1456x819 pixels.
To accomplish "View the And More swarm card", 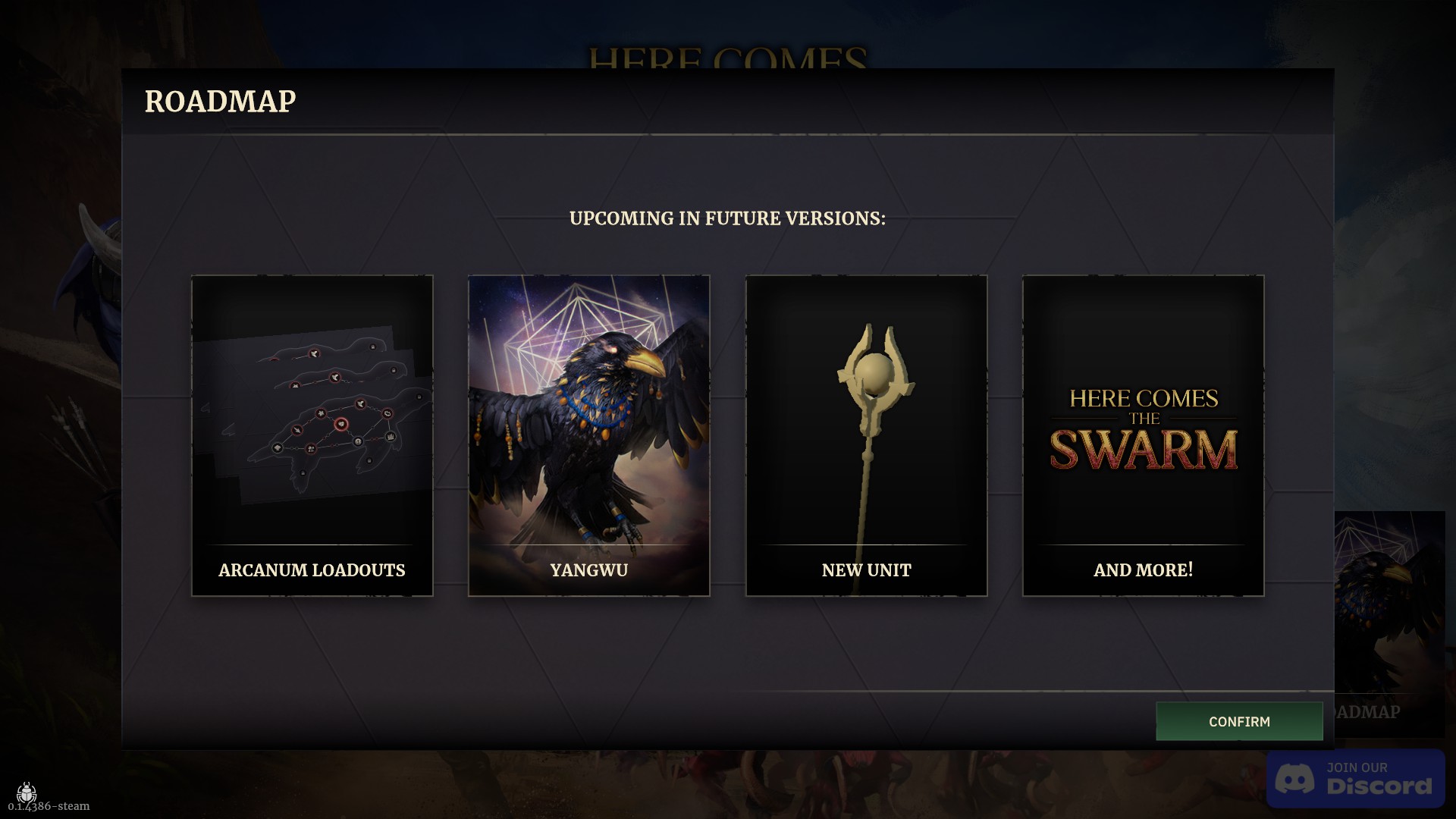I will pos(1143,435).
